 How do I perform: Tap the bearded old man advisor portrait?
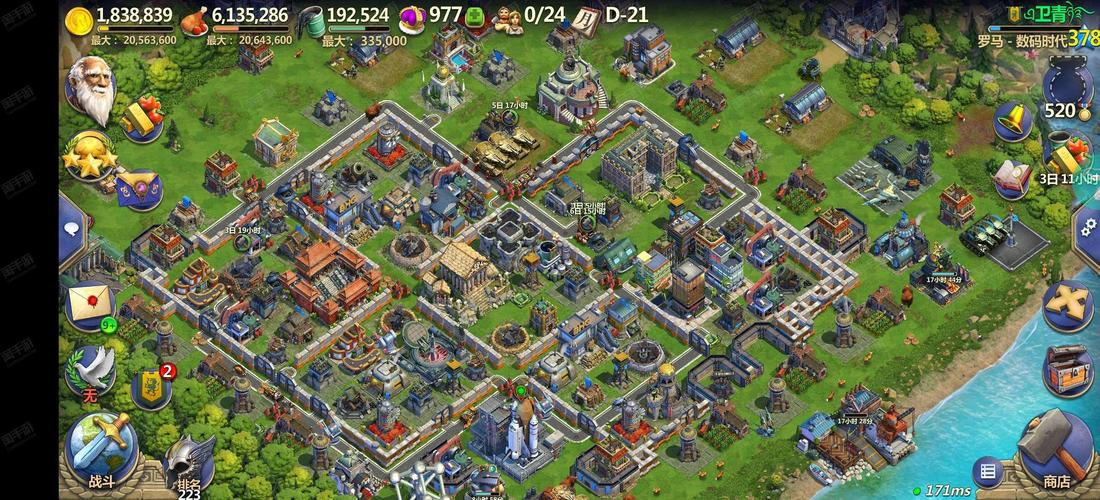coord(93,90)
